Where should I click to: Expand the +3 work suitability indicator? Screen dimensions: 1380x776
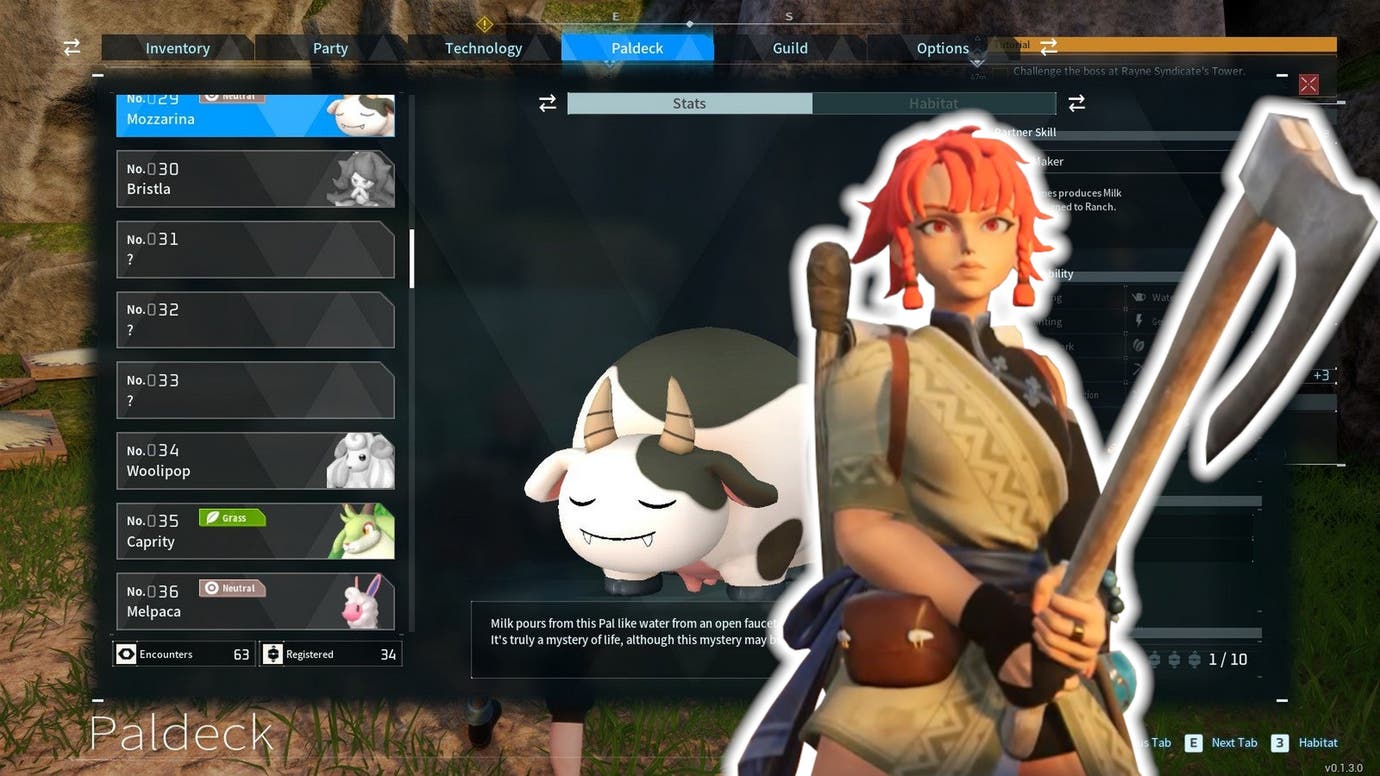[1321, 375]
